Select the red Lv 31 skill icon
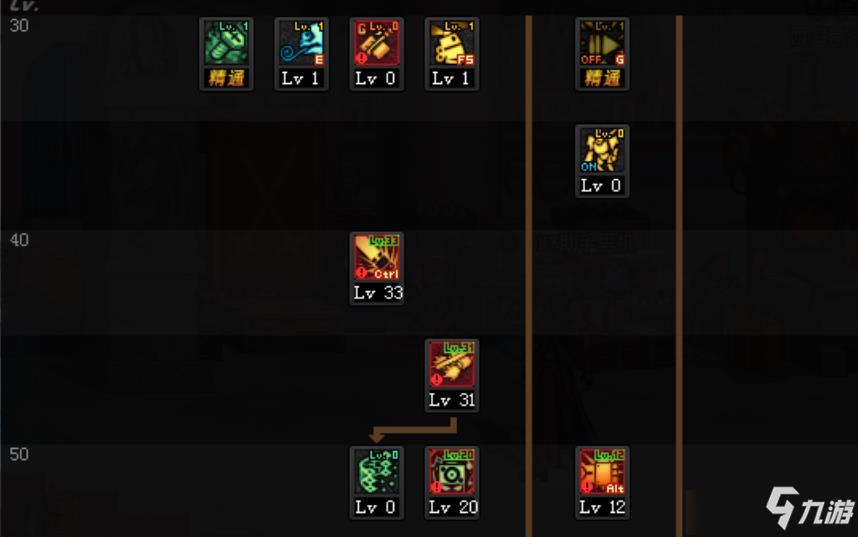 coord(452,365)
